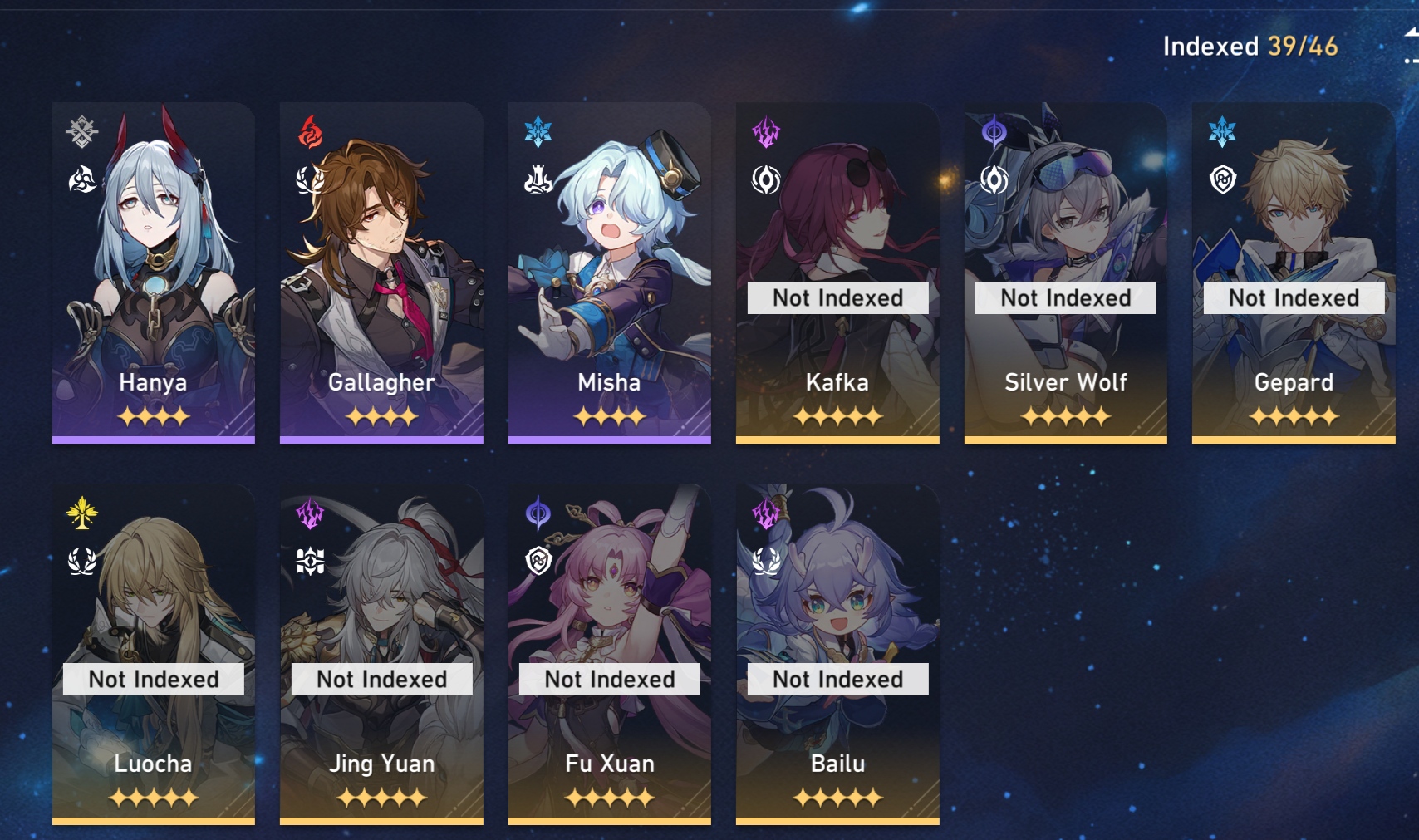Toggle the sort control beside the Indexed count

1410,46
